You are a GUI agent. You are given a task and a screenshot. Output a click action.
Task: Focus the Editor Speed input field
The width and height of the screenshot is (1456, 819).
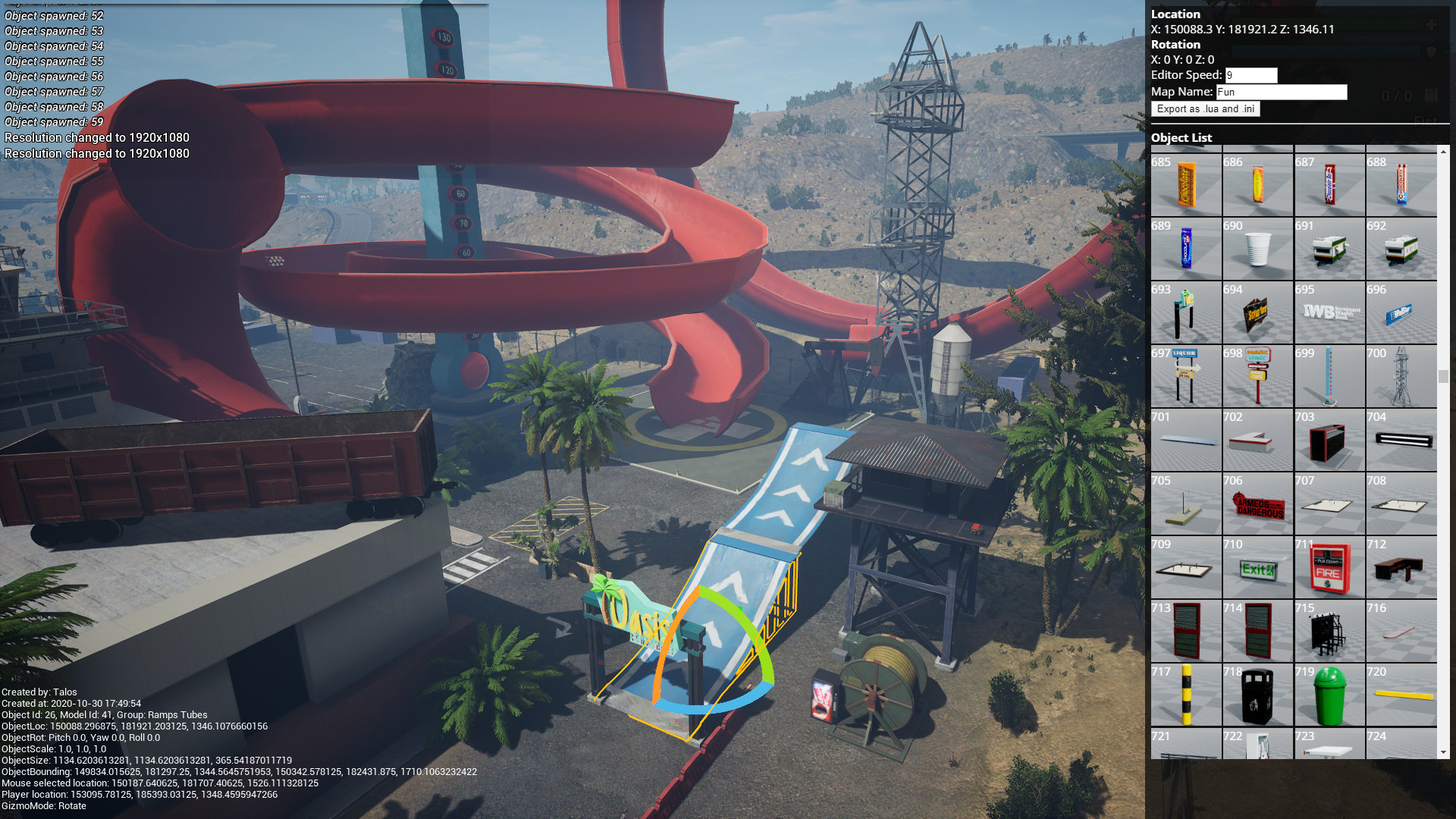[x=1250, y=75]
